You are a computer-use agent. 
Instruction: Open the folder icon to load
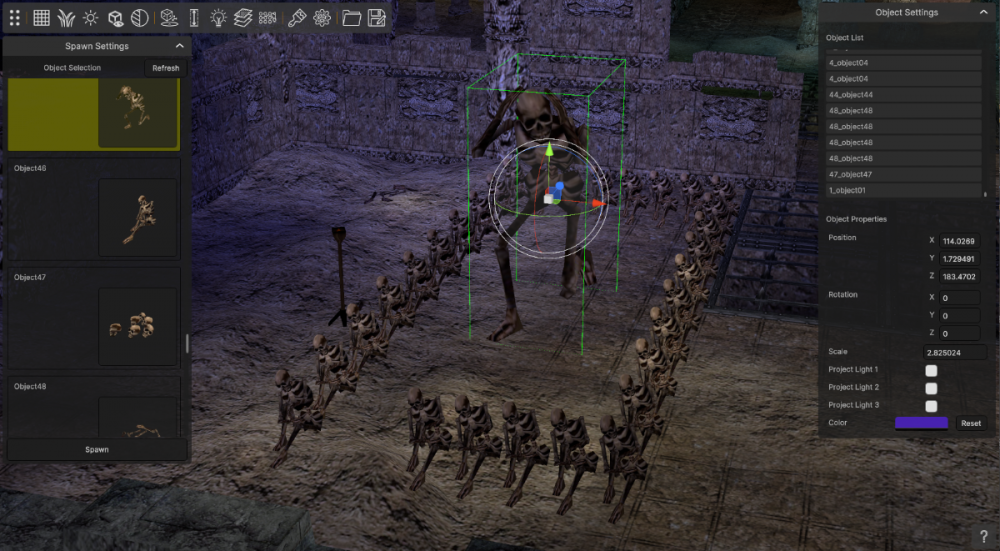(351, 17)
